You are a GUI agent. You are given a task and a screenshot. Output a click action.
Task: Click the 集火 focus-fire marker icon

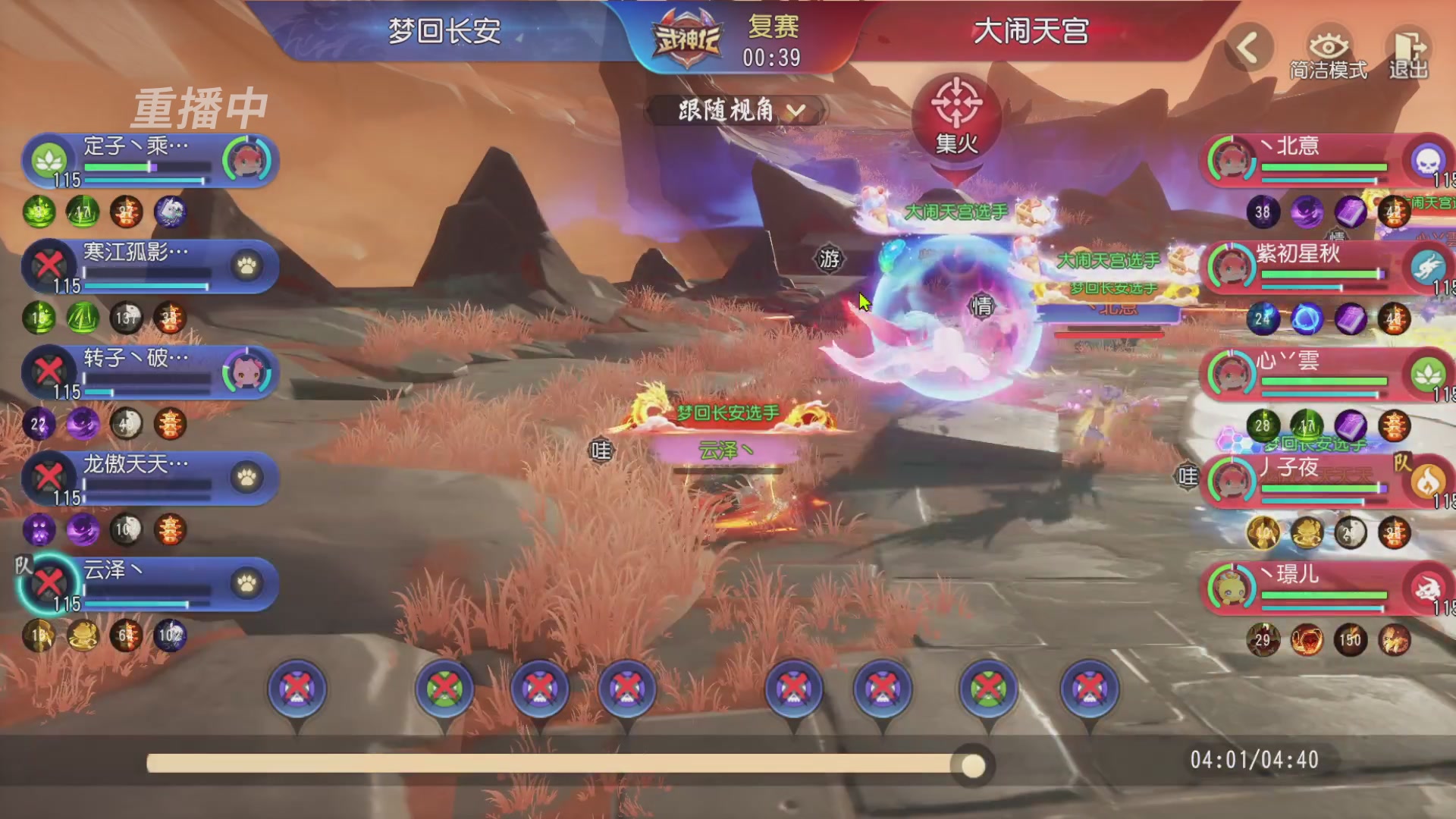pos(958,108)
